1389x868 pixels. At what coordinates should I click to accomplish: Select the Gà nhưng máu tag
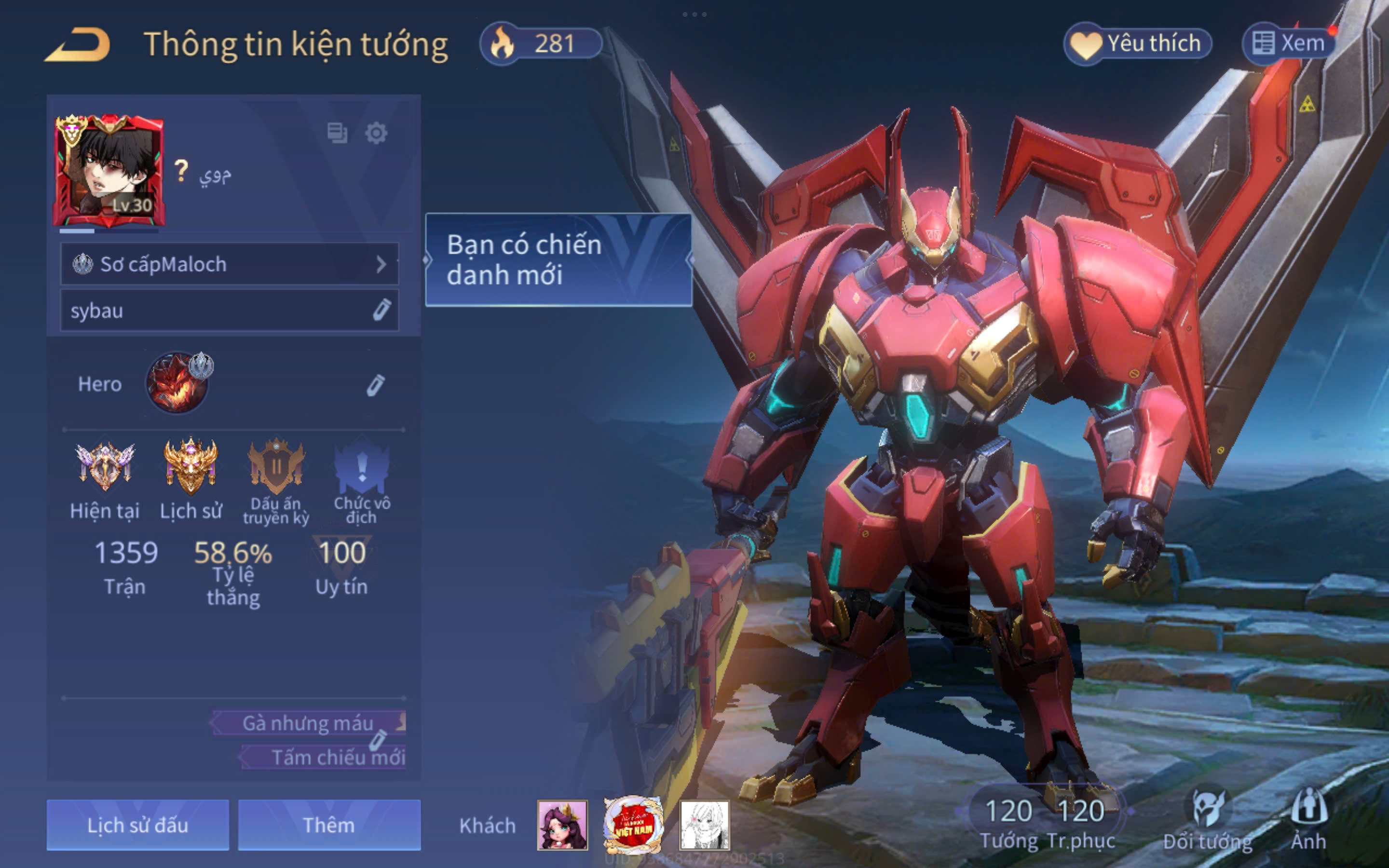[308, 723]
